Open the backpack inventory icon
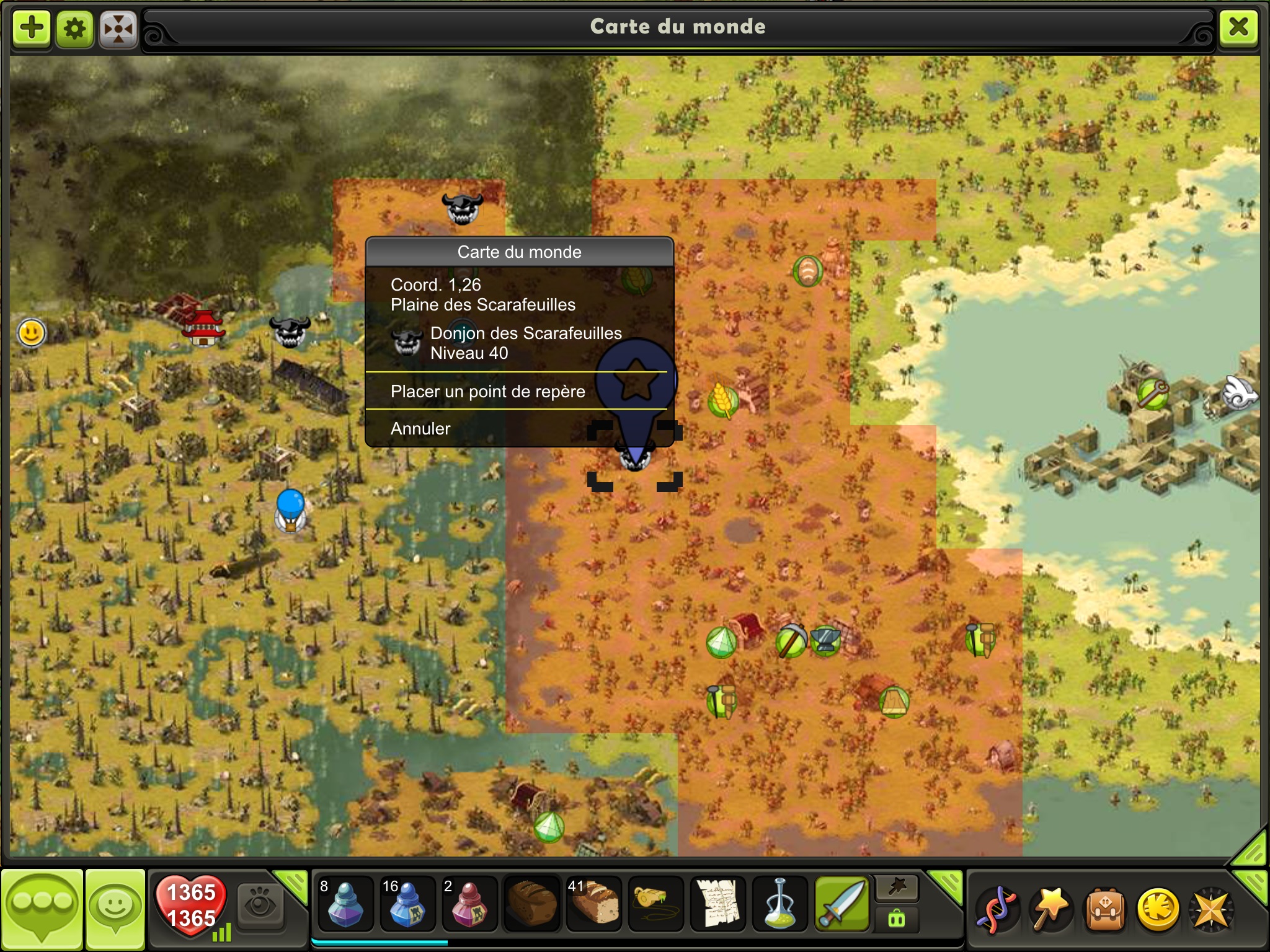The width and height of the screenshot is (1270, 952). tap(1105, 910)
